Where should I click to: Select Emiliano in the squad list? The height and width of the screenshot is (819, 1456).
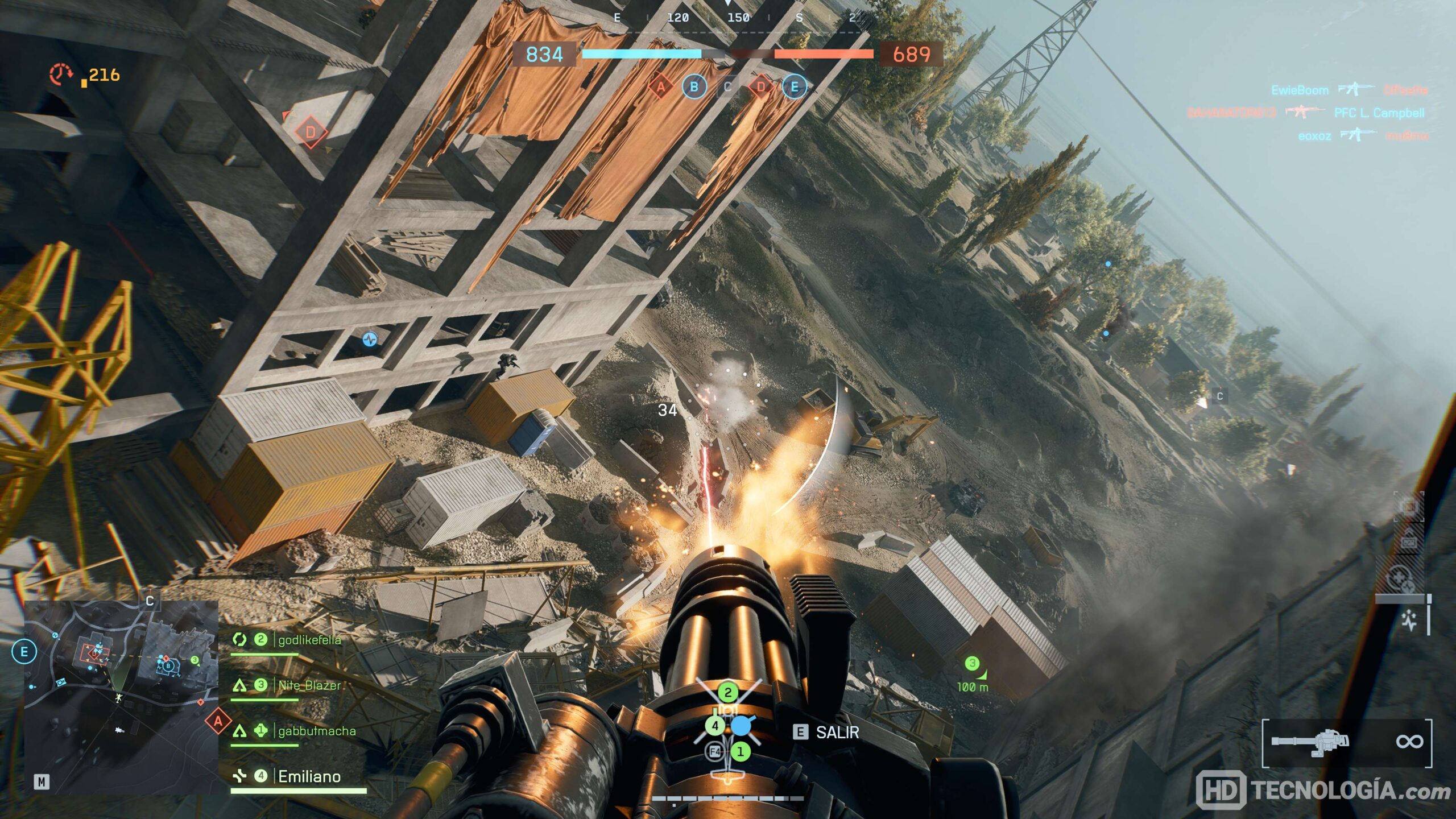(x=309, y=776)
